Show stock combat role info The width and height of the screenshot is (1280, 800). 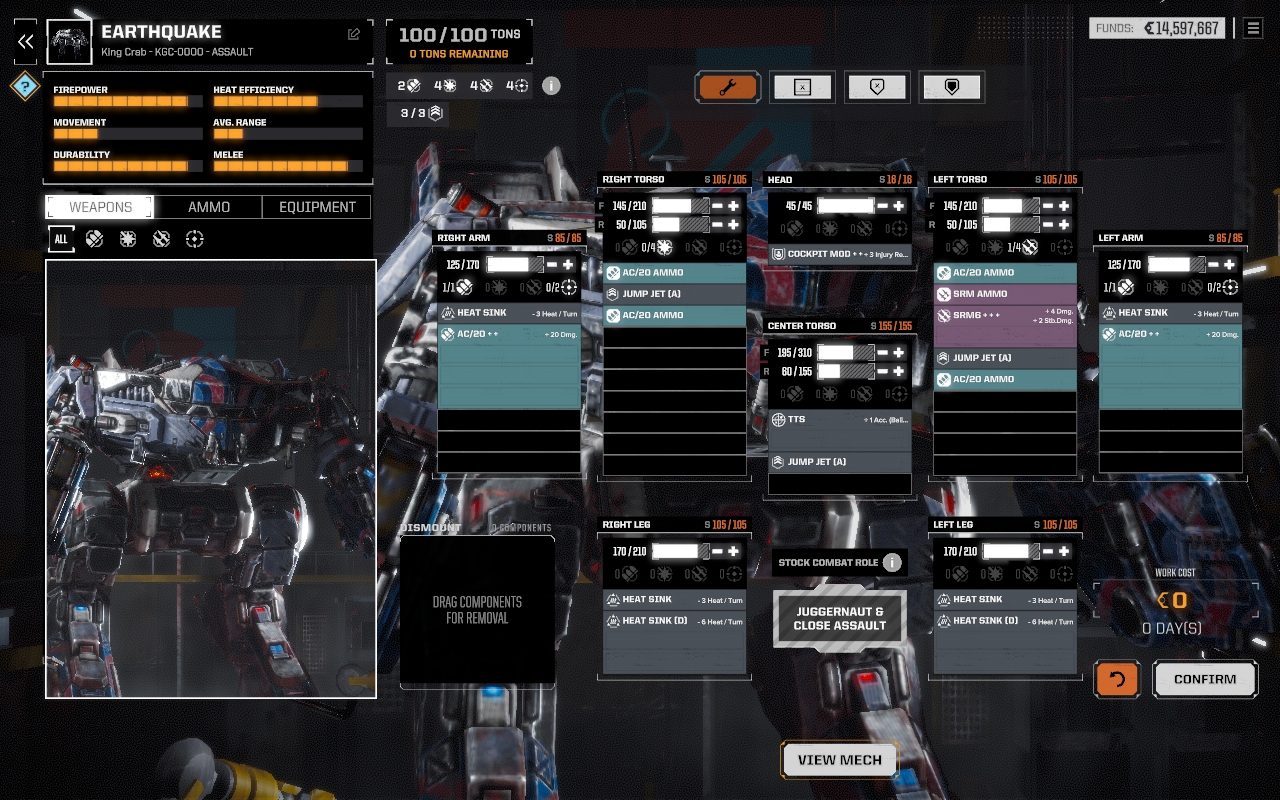(892, 562)
